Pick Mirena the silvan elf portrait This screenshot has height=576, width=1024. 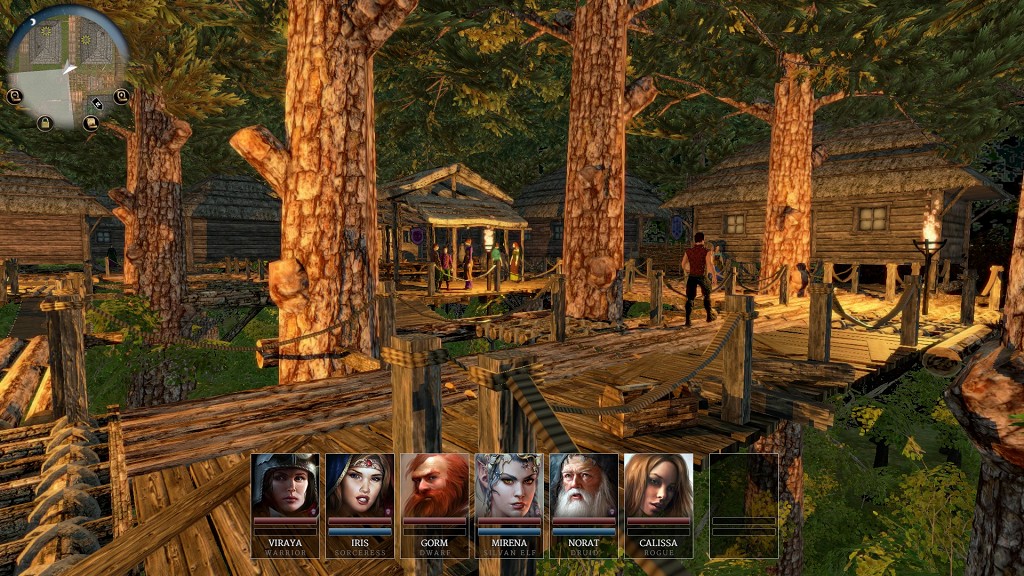(509, 485)
